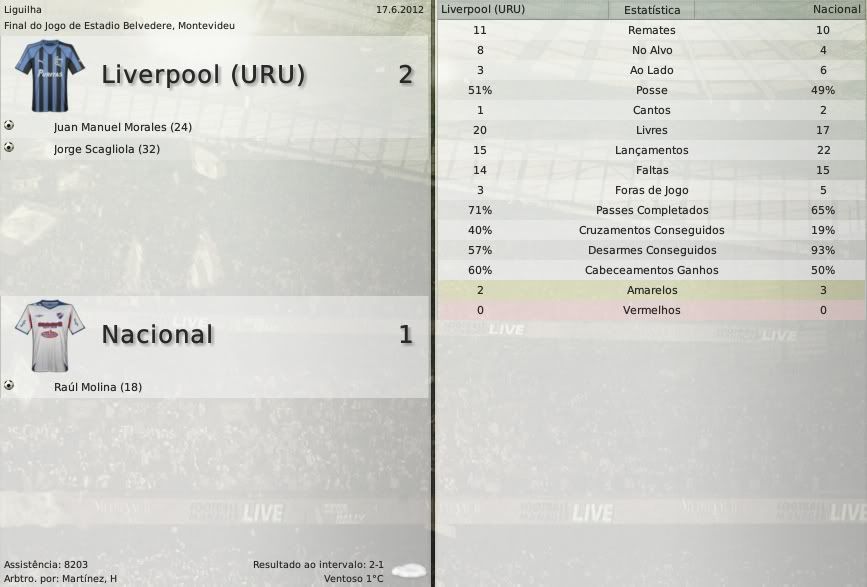The image size is (867, 587).
Task: Sort by the Estatística column header
Action: [x=651, y=10]
